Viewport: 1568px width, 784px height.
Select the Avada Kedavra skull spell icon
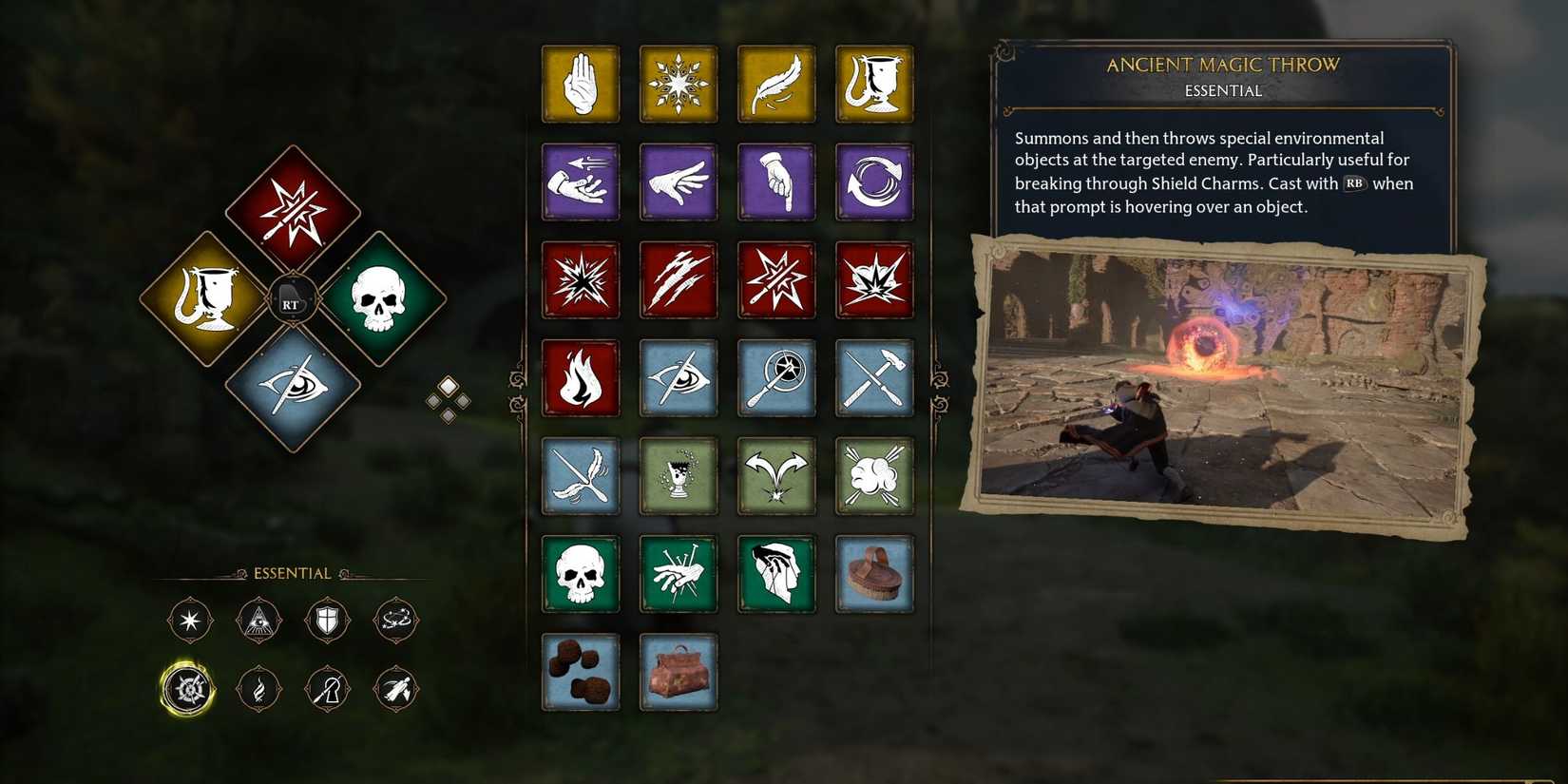(x=580, y=574)
